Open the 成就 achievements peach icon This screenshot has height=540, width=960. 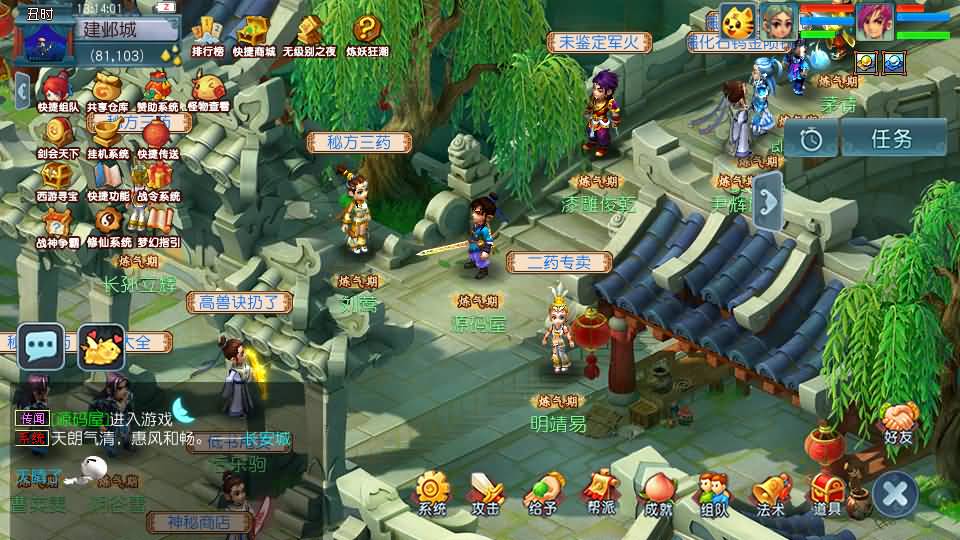click(x=657, y=494)
